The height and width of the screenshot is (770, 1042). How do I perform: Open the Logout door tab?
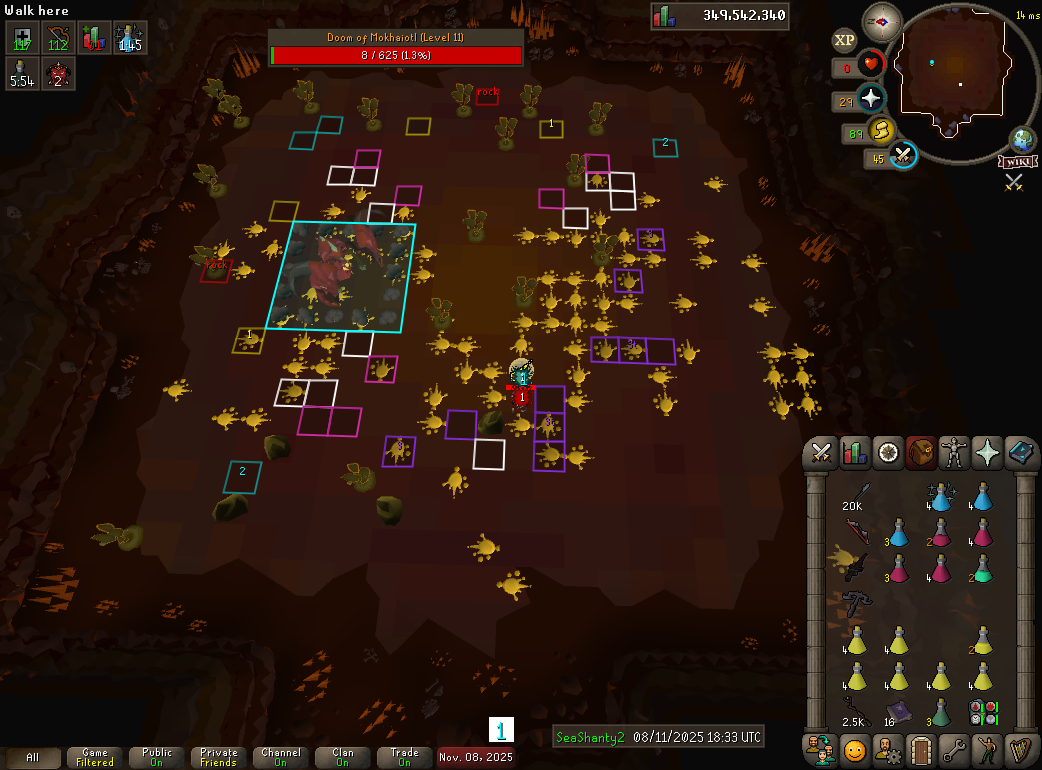point(921,748)
